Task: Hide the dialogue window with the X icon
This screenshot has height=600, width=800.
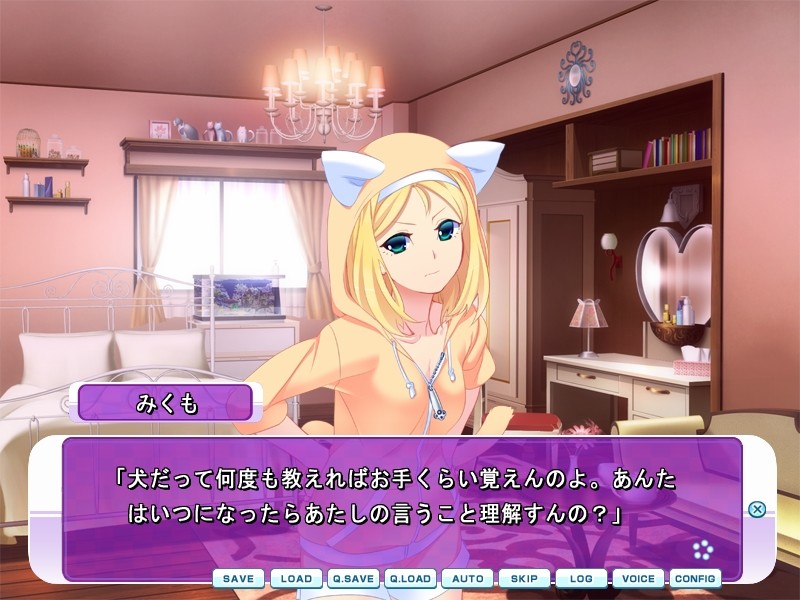Action: (x=757, y=509)
